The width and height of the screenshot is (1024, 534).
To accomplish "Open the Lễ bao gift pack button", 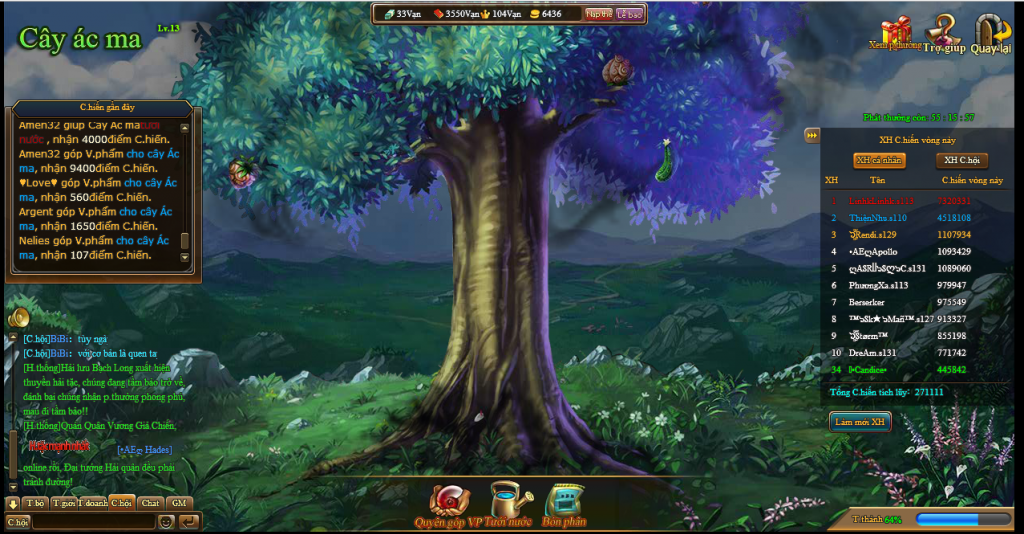I will pyautogui.click(x=629, y=14).
